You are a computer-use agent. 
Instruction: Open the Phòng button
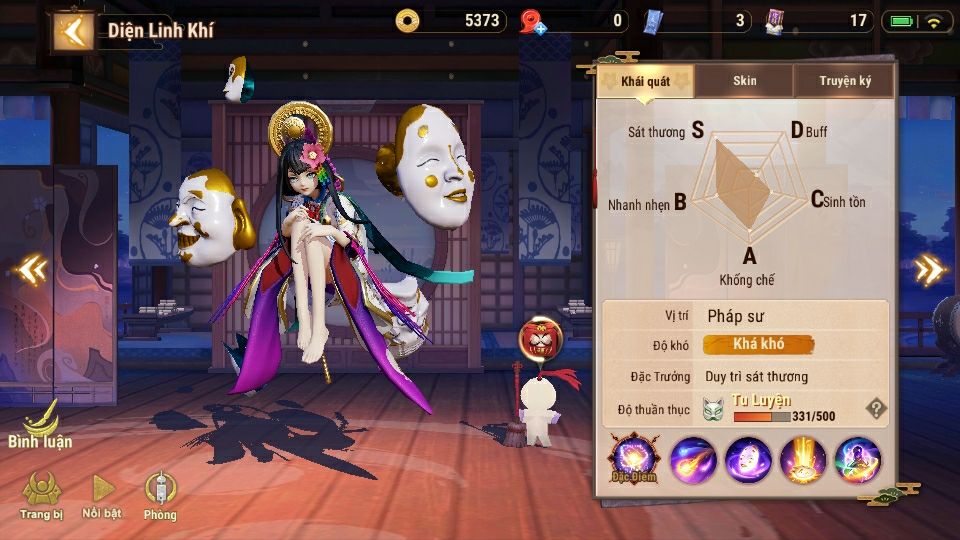(x=160, y=495)
